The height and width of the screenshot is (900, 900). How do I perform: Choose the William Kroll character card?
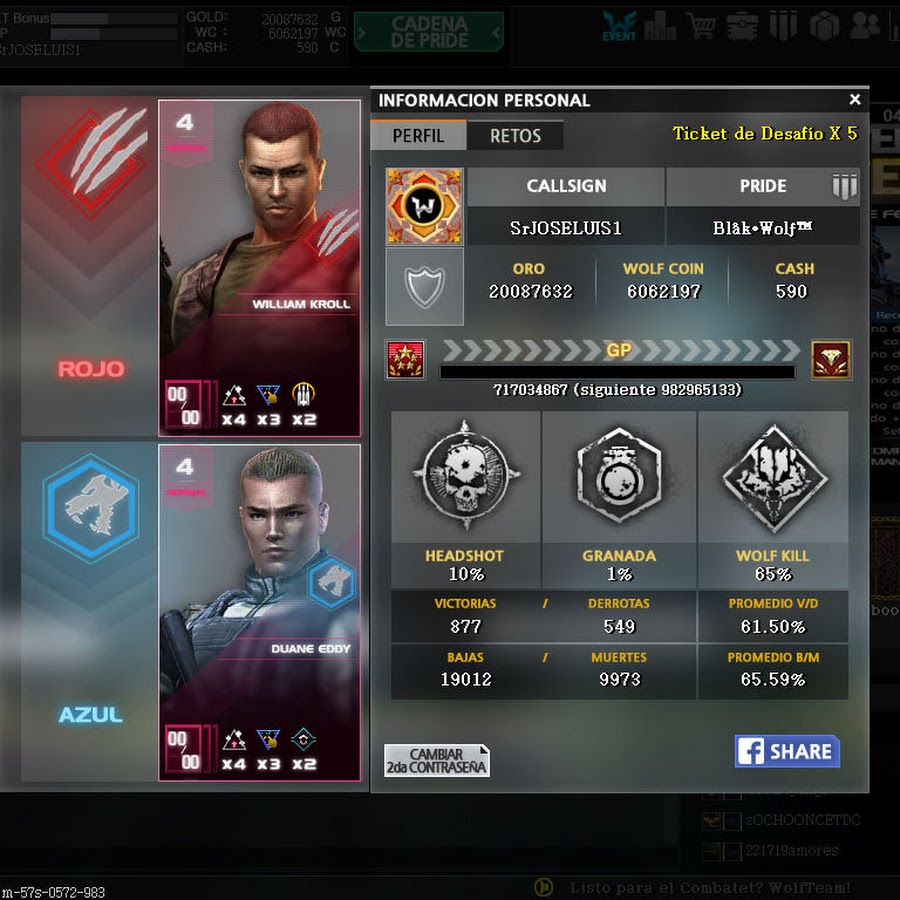pos(260,268)
